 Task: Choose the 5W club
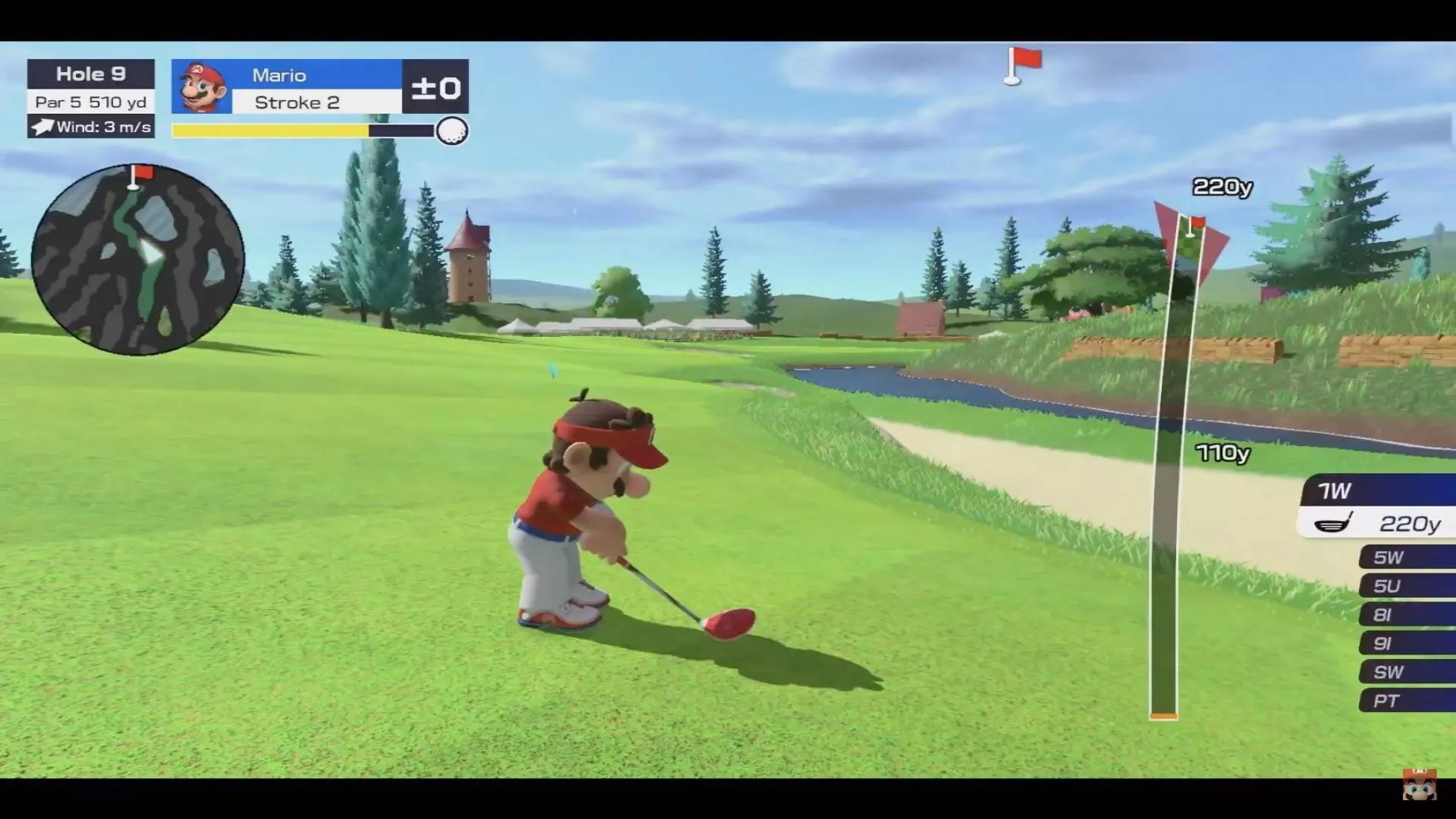coord(1407,557)
